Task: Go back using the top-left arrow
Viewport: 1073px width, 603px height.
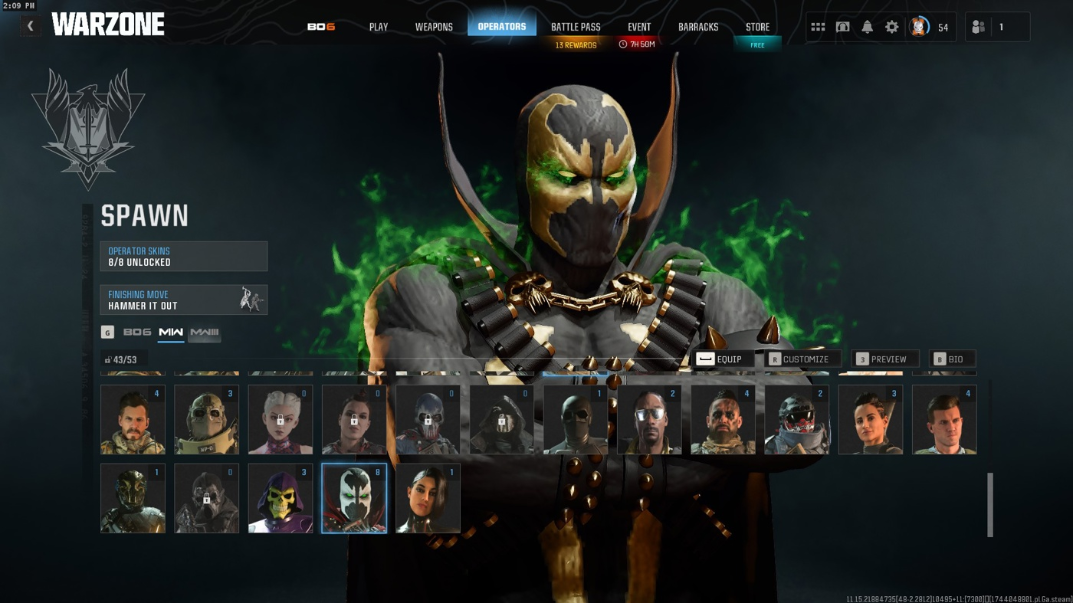Action: pos(30,26)
